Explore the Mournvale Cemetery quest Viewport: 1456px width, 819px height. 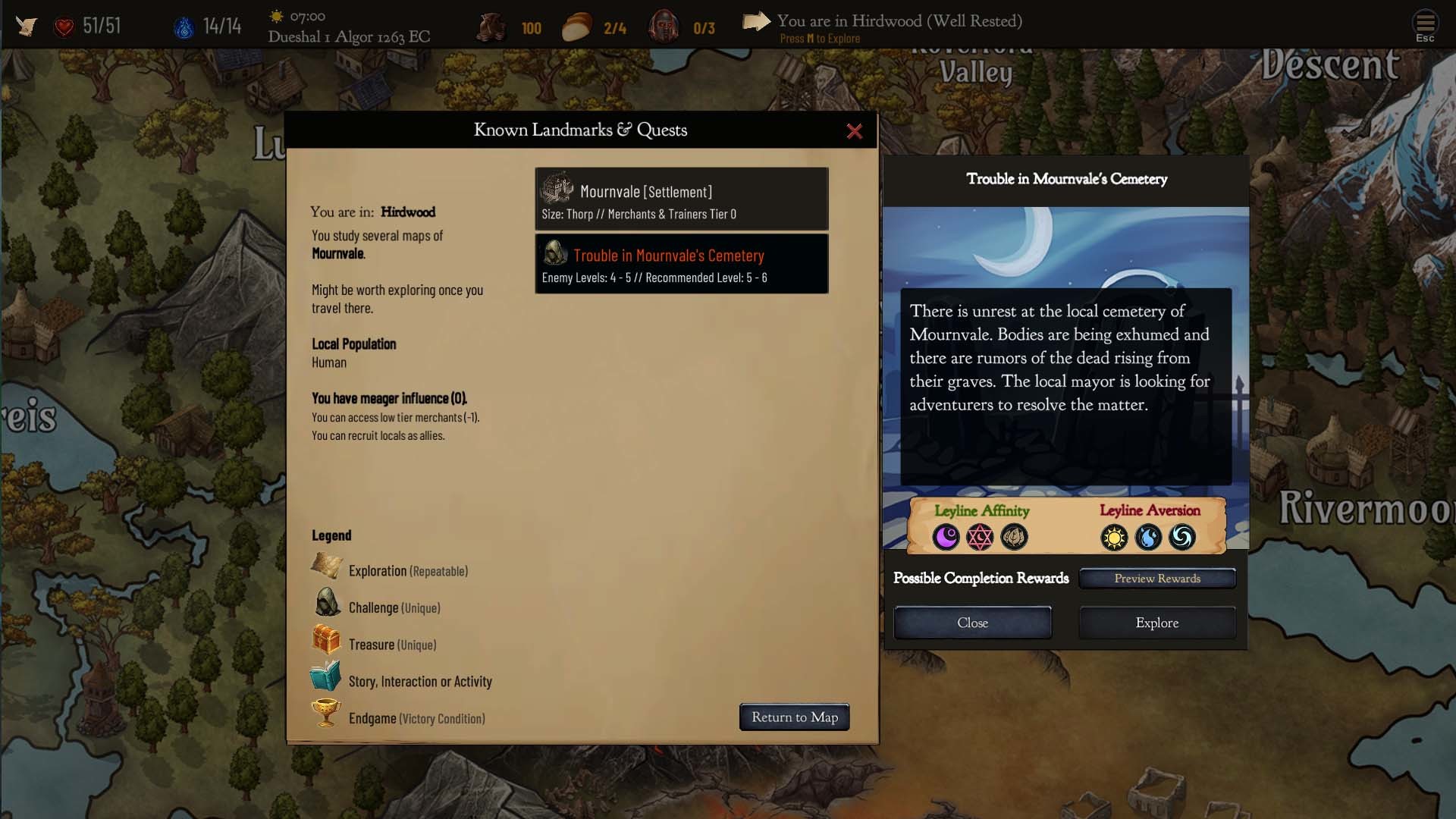coord(1156,623)
